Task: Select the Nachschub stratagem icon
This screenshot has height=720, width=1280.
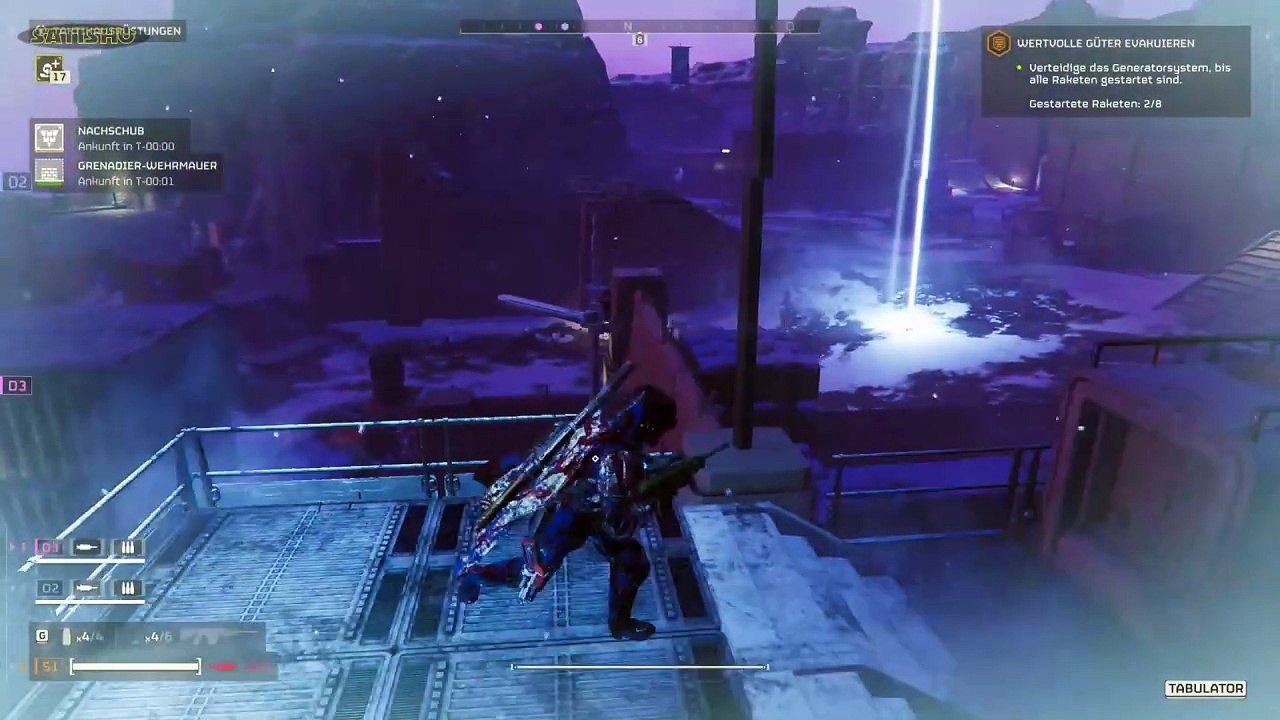Action: (49, 137)
